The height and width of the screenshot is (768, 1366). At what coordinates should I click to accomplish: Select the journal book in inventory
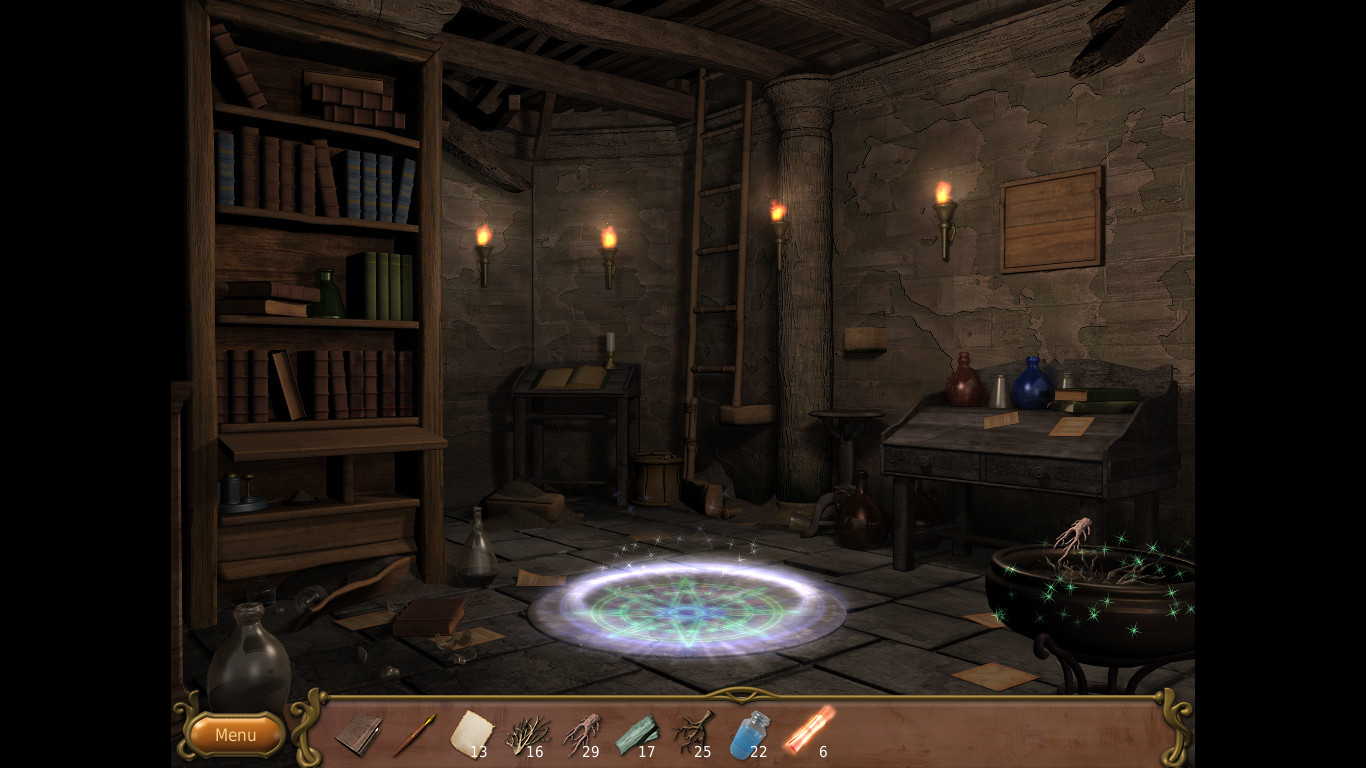coord(357,735)
